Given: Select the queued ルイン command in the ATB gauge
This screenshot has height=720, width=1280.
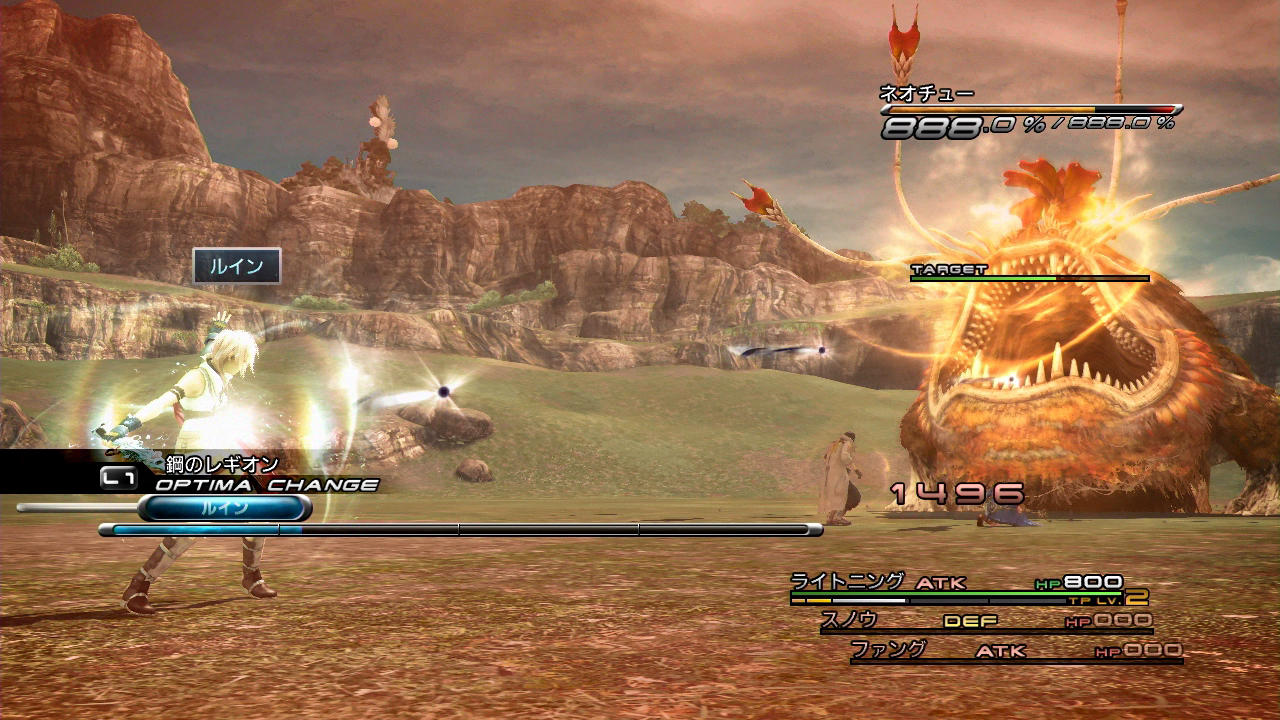Looking at the screenshot, I should tap(225, 508).
